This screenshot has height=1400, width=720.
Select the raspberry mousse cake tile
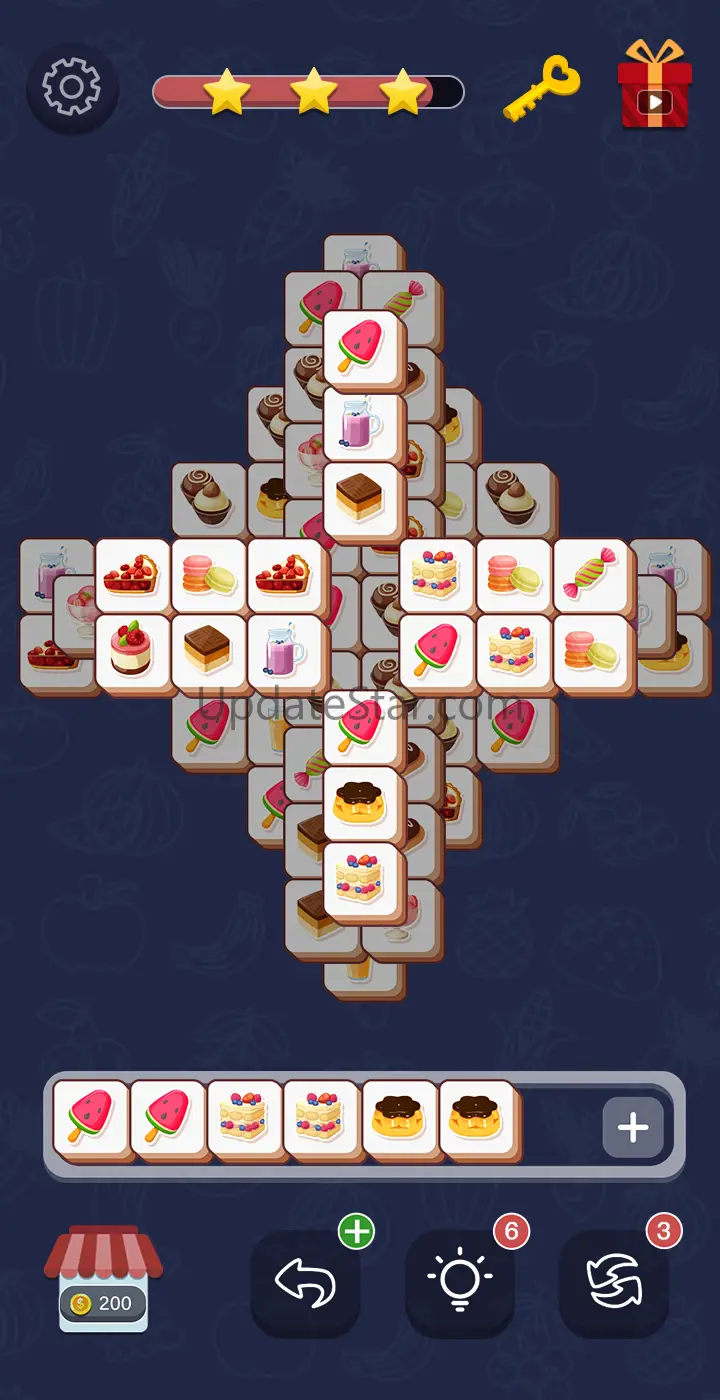coord(132,651)
